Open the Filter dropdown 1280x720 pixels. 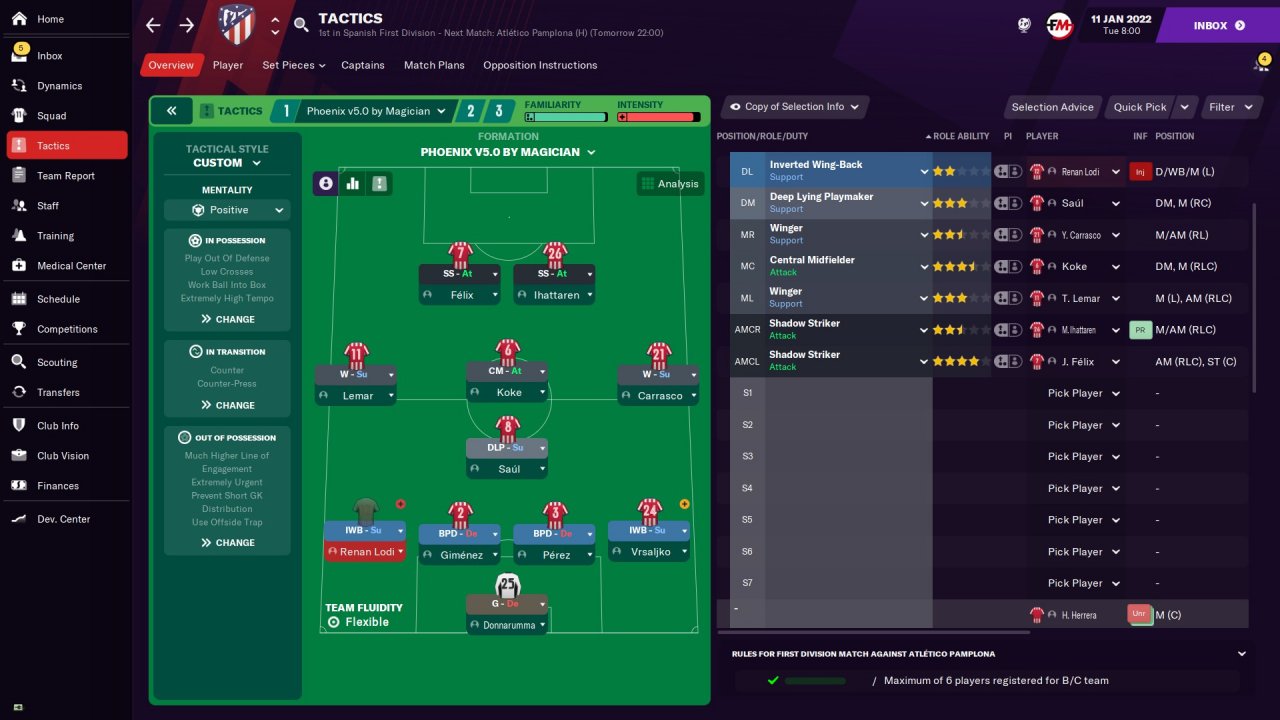[x=1229, y=107]
